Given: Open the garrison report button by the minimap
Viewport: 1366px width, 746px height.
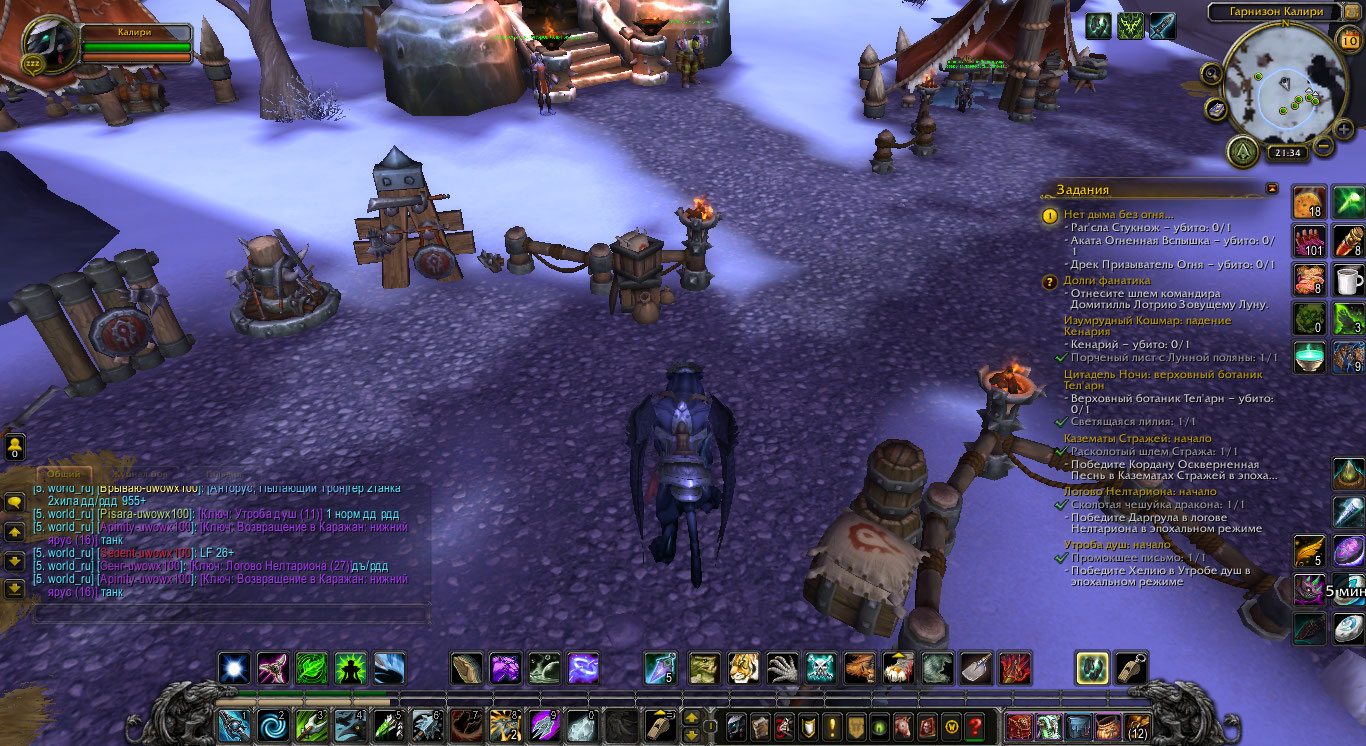Looking at the screenshot, I should [1243, 151].
